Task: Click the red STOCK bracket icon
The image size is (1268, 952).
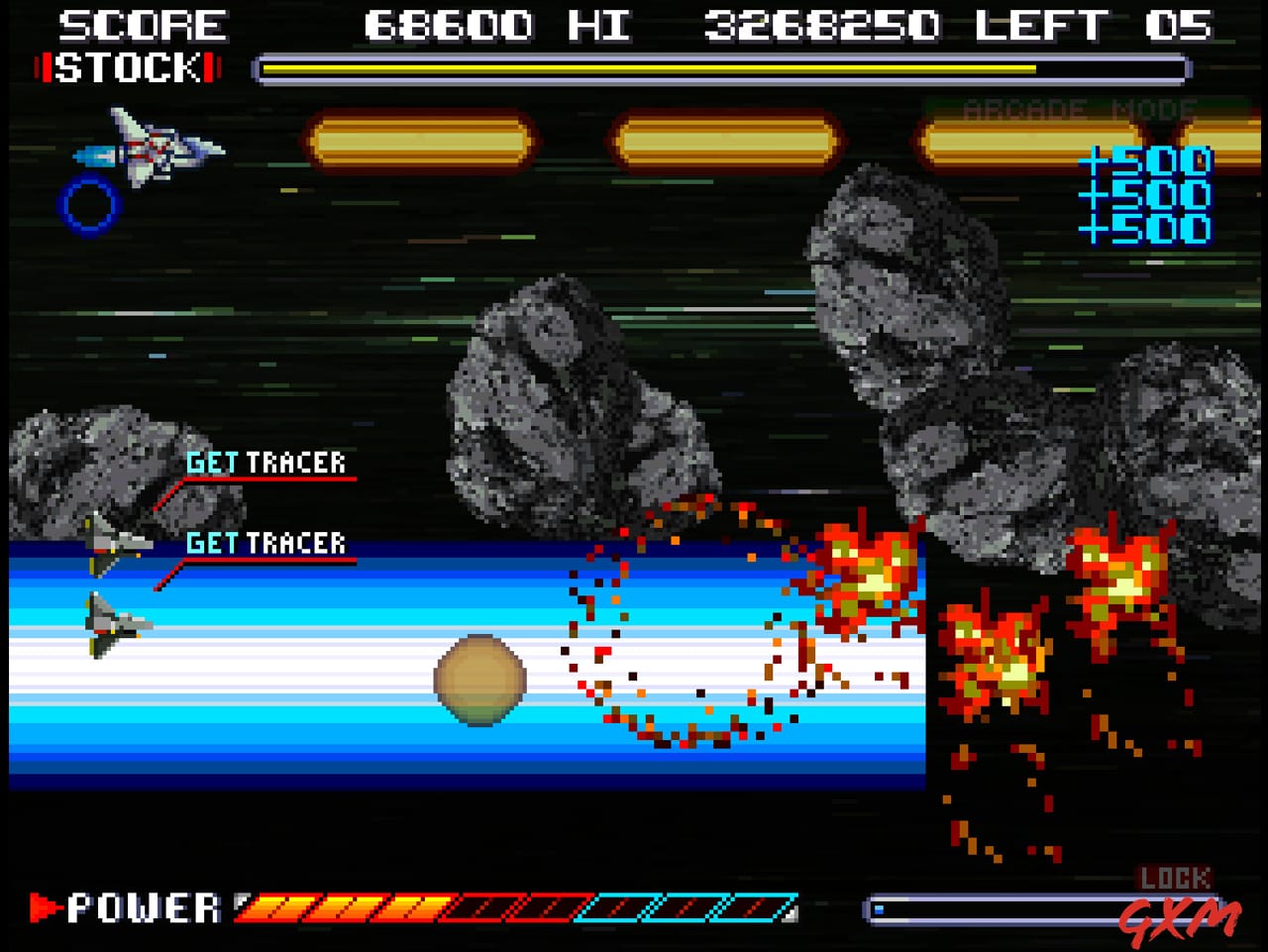Action: pos(44,69)
